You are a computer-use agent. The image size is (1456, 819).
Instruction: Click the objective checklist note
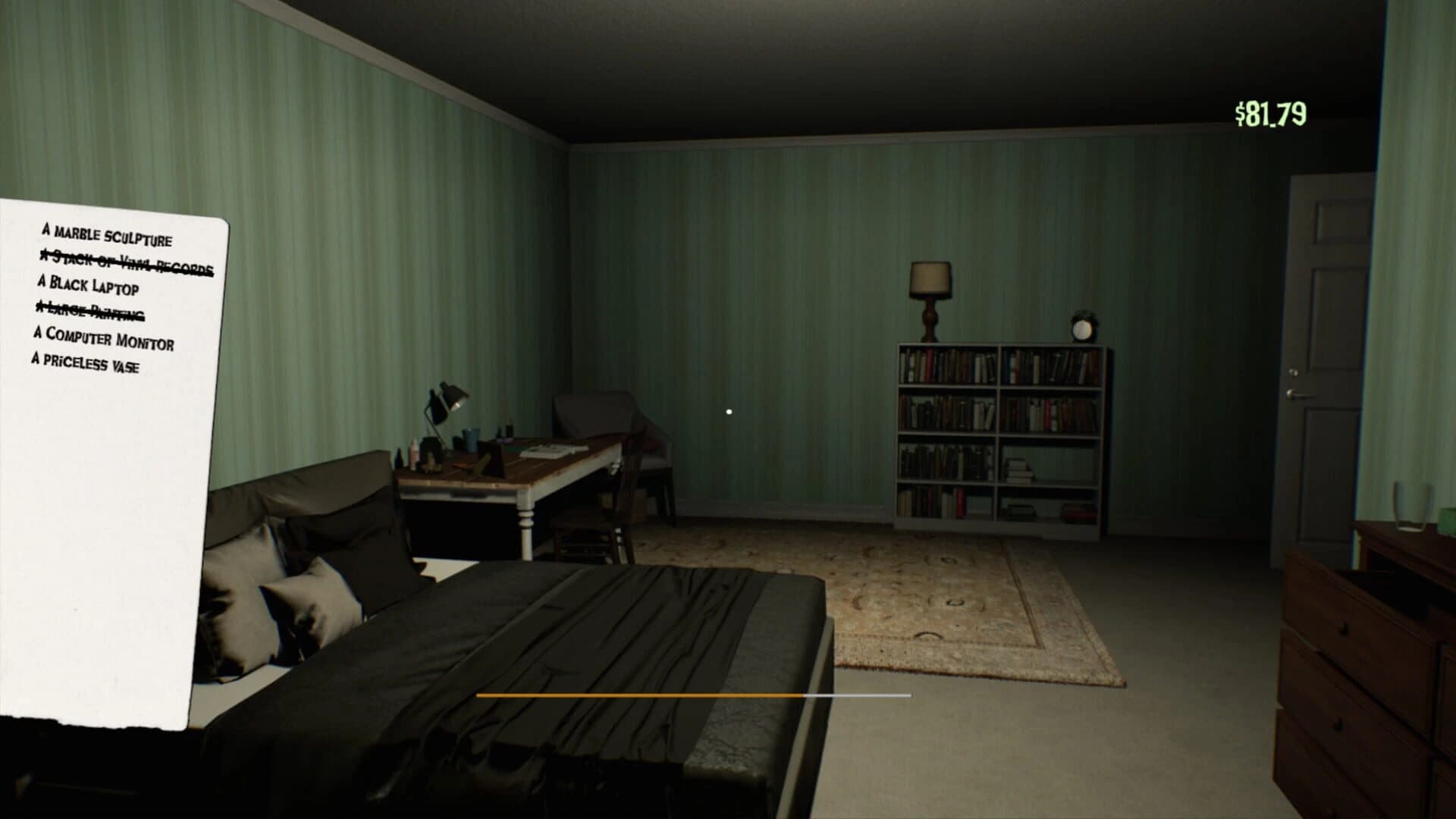114,455
